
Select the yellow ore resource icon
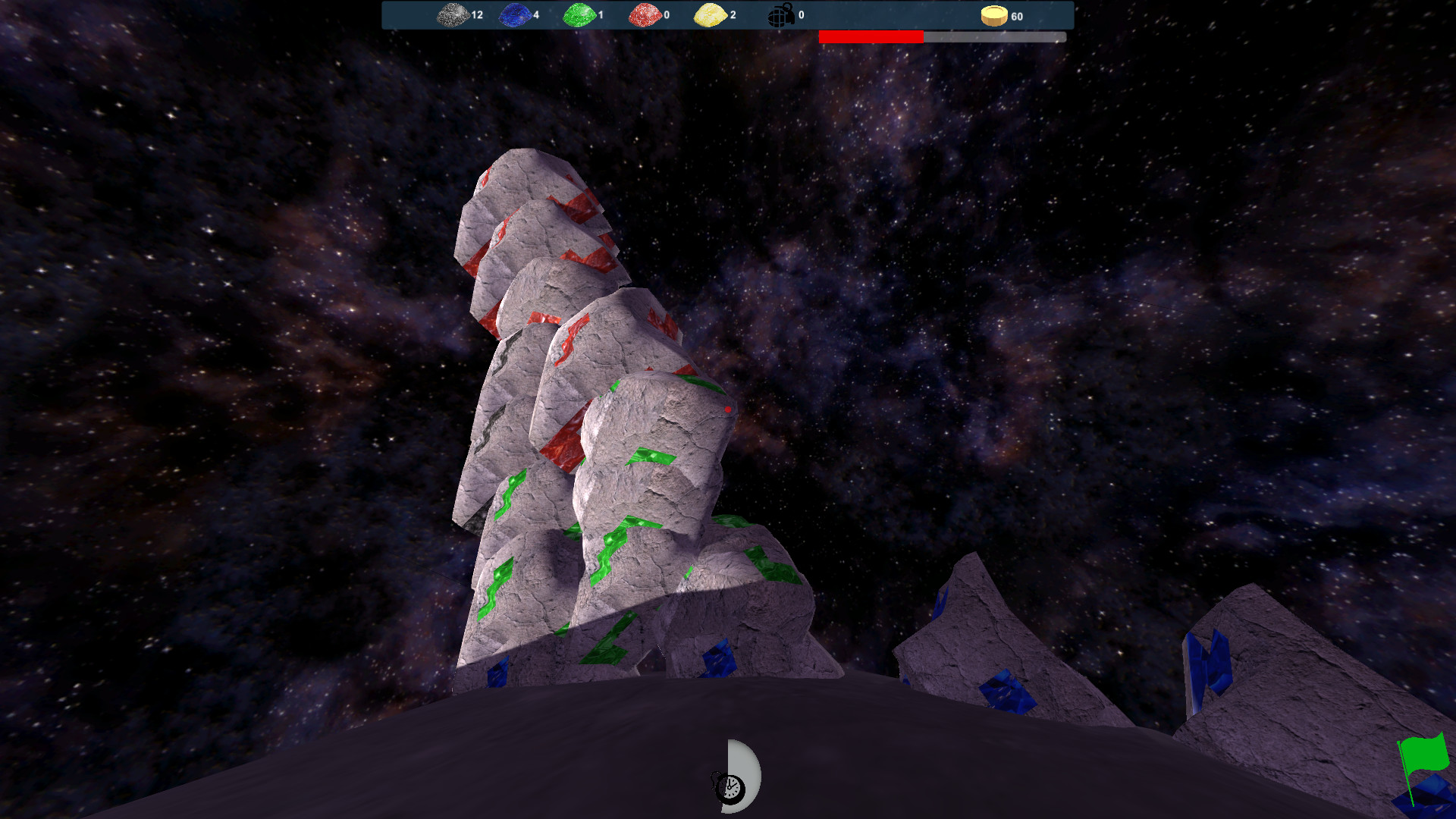pyautogui.click(x=708, y=15)
